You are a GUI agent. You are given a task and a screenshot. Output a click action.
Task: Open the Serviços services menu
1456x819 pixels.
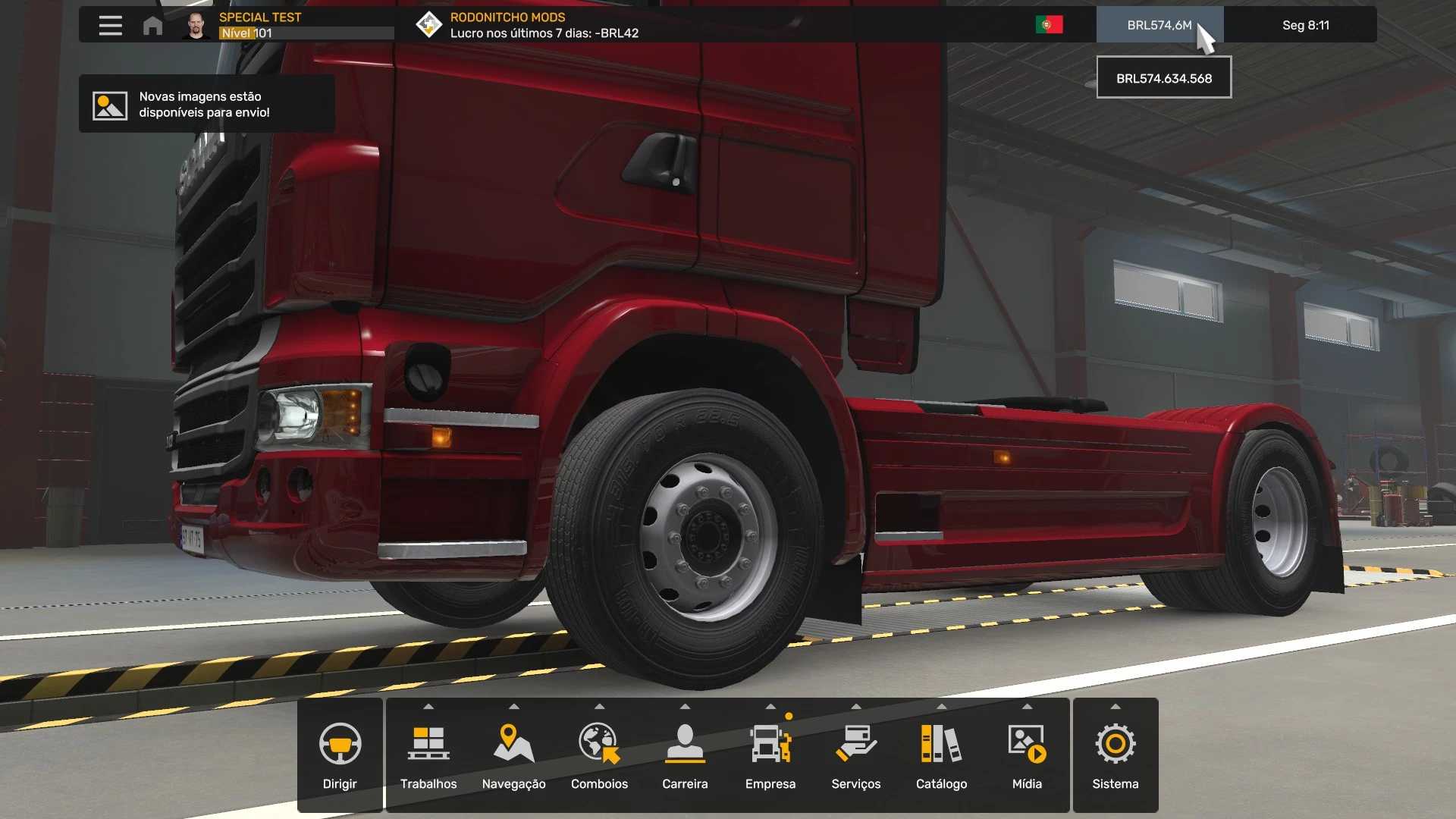click(x=856, y=755)
